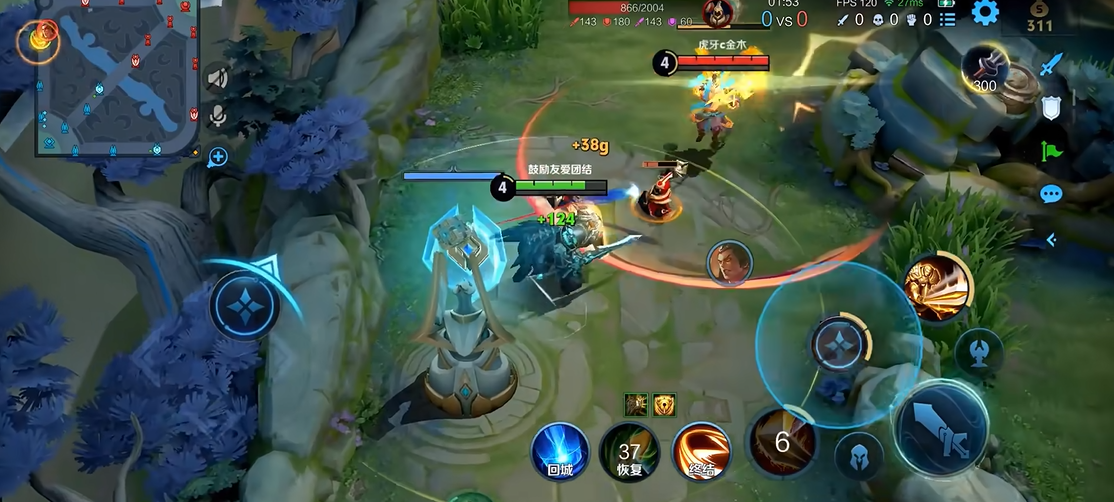Toggle the speaker voice icon
Screen dimensions: 1114x502
(x=216, y=78)
